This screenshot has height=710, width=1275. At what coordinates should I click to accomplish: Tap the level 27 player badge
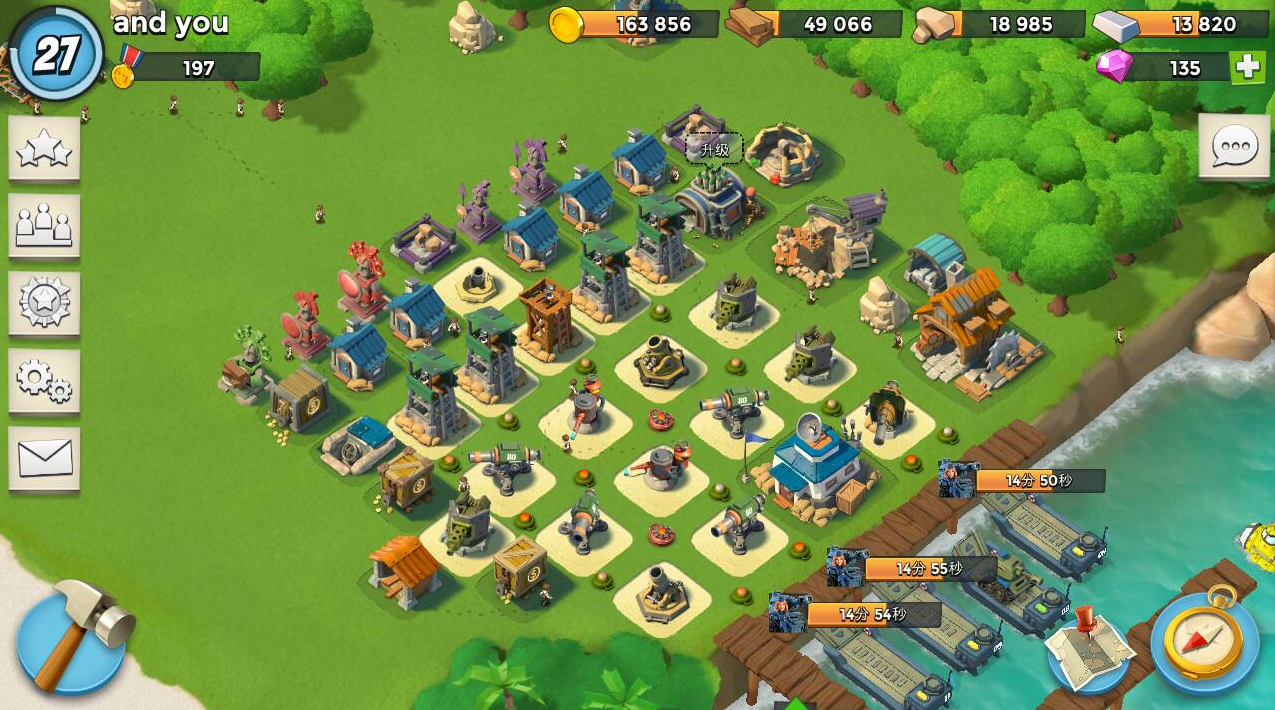[x=56, y=55]
